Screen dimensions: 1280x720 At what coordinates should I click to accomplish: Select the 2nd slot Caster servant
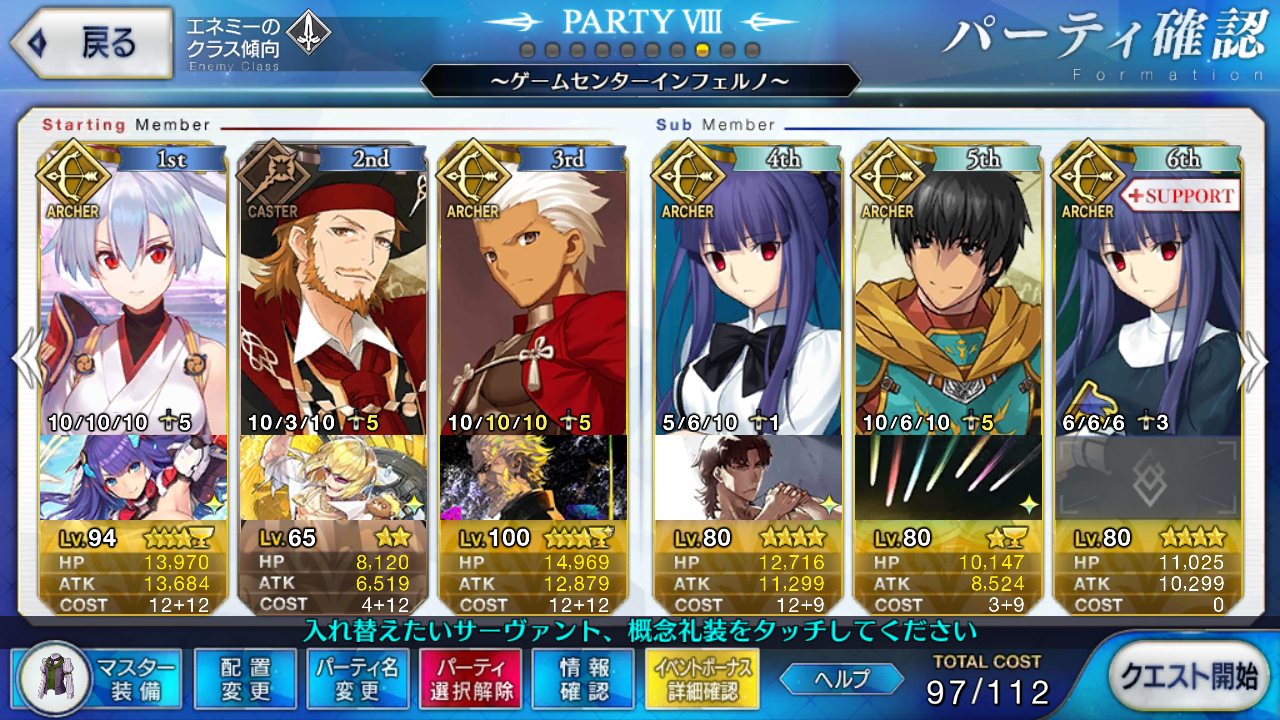click(333, 300)
